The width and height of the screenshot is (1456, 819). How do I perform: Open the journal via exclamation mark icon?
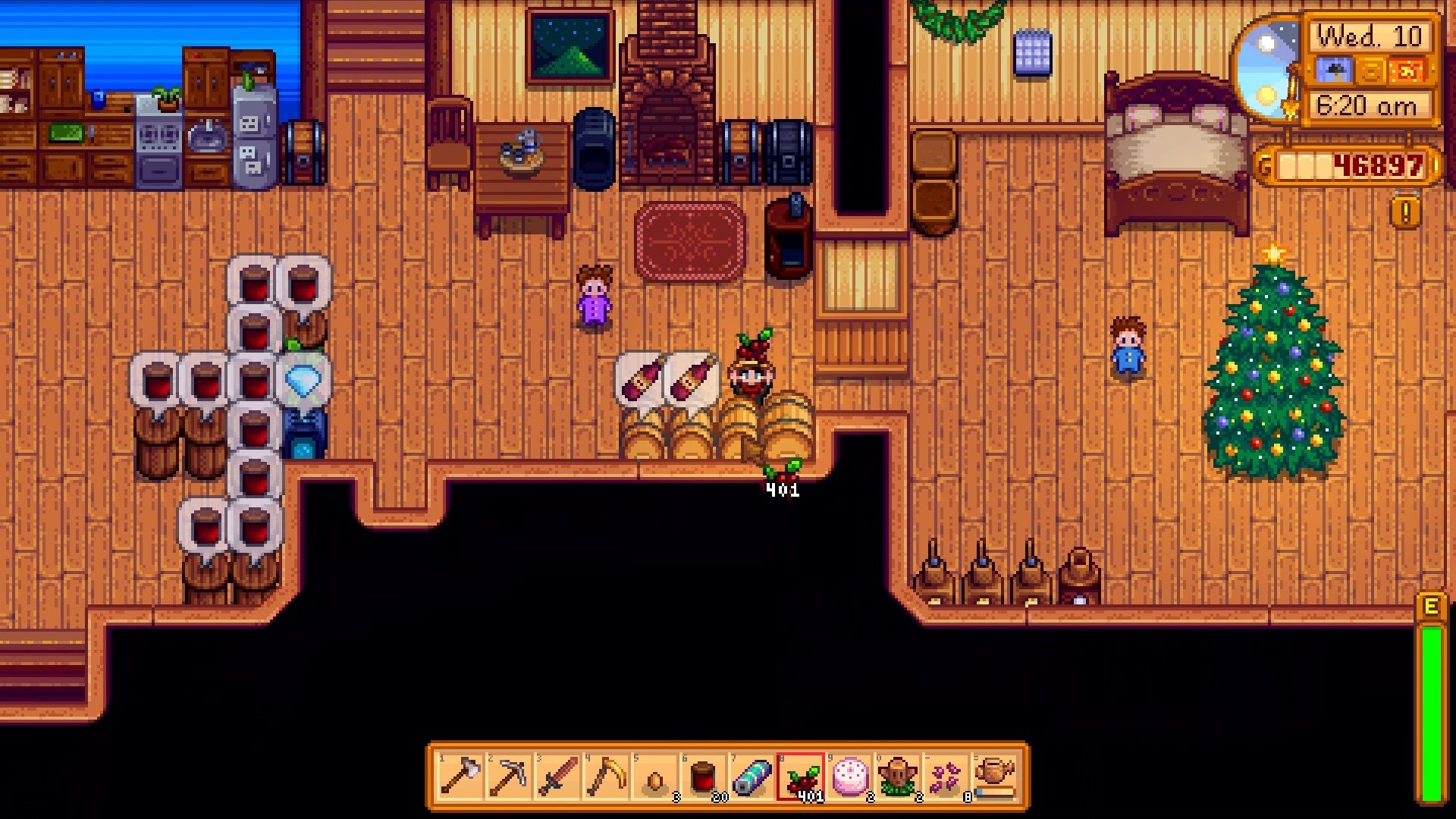[1405, 213]
